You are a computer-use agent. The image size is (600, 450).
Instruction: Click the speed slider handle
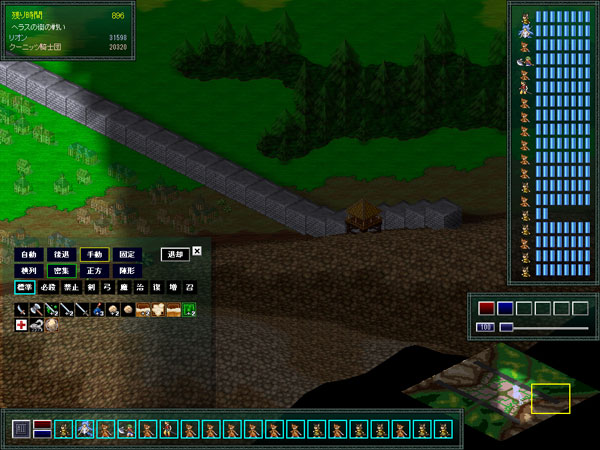point(506,326)
